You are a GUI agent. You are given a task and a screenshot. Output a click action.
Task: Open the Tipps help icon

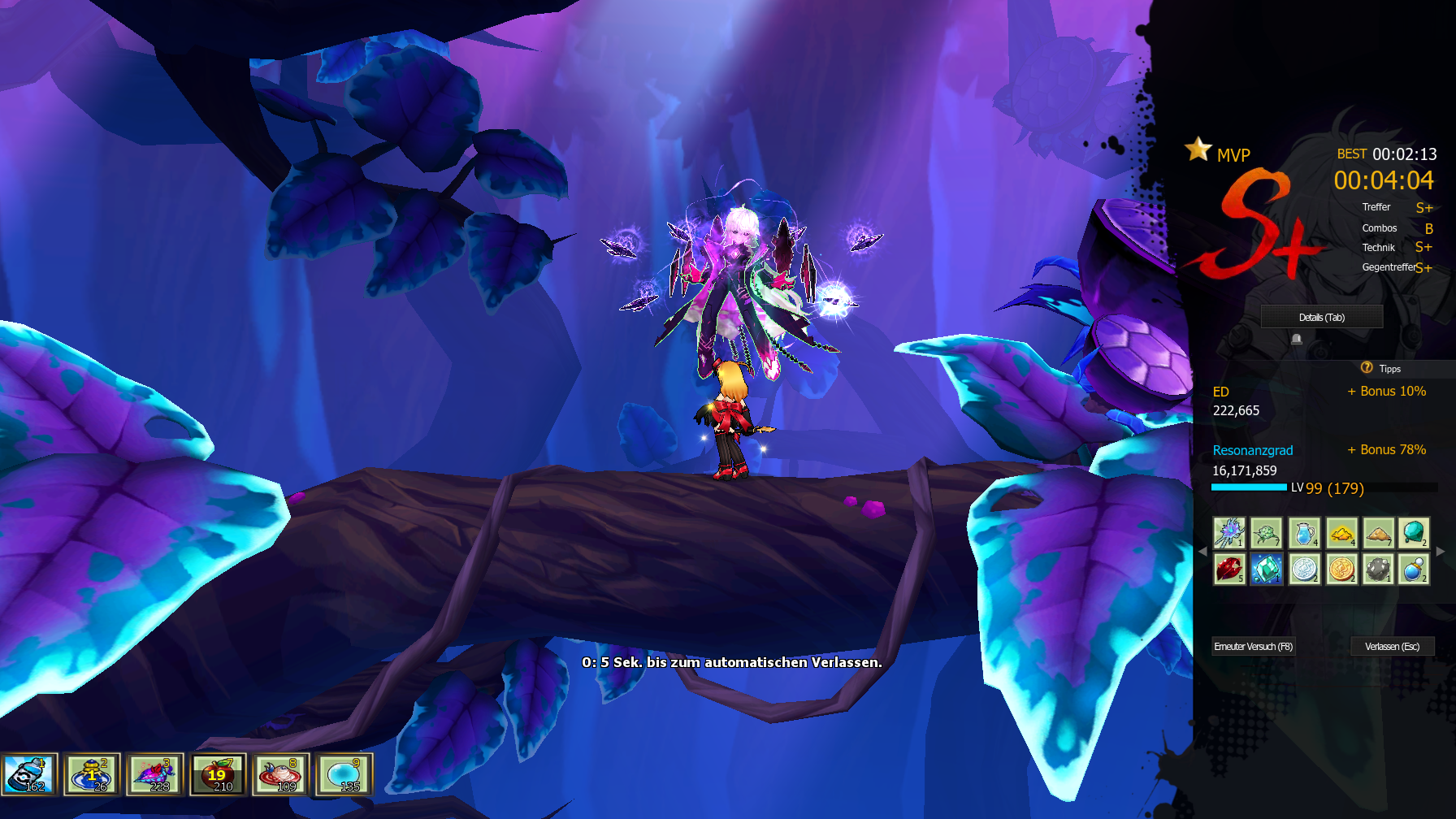(x=1367, y=368)
